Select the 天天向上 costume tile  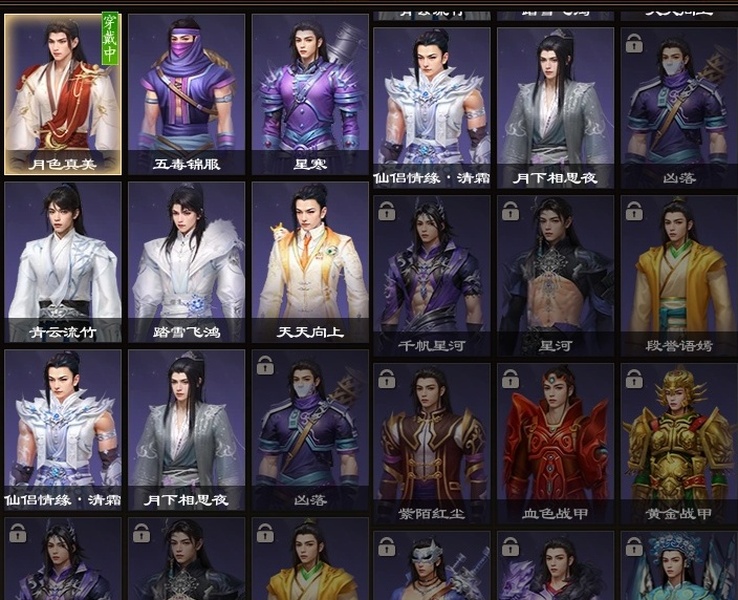[x=309, y=262]
